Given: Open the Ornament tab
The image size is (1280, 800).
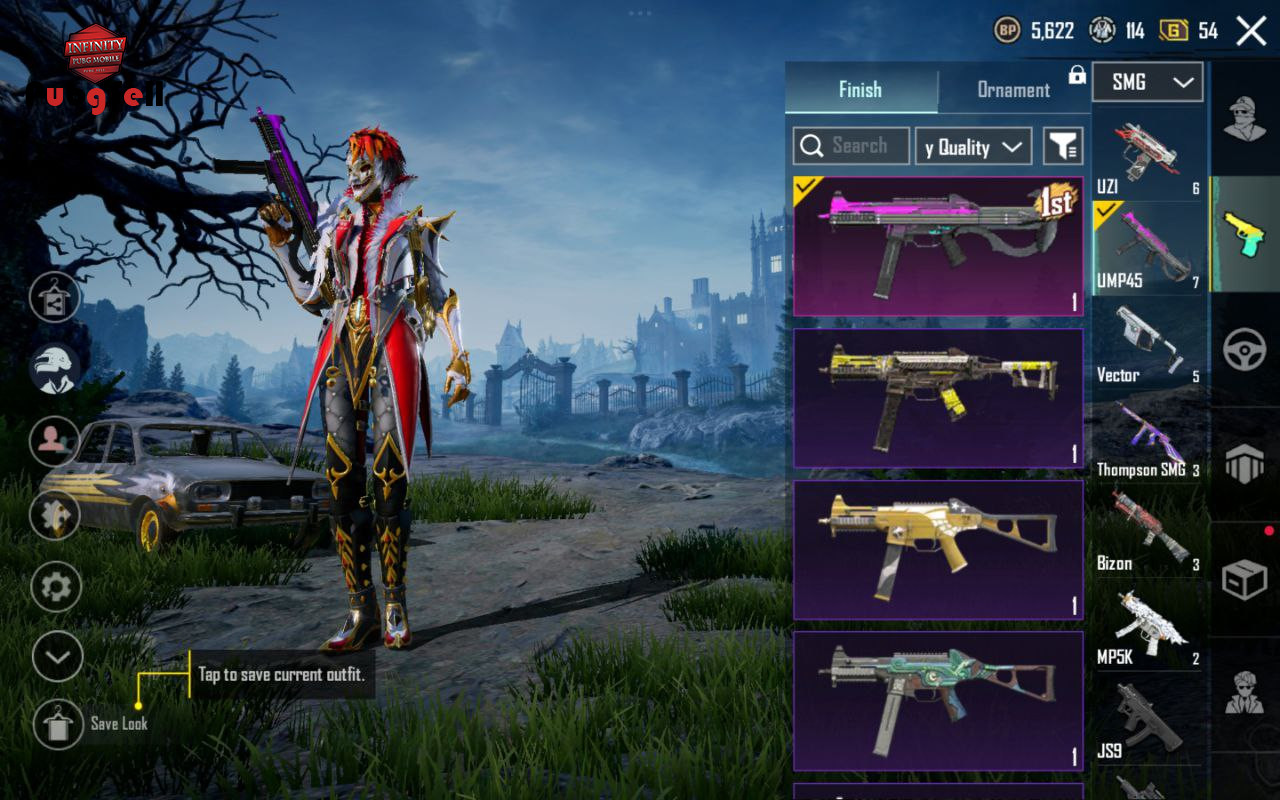Looking at the screenshot, I should click(1013, 89).
